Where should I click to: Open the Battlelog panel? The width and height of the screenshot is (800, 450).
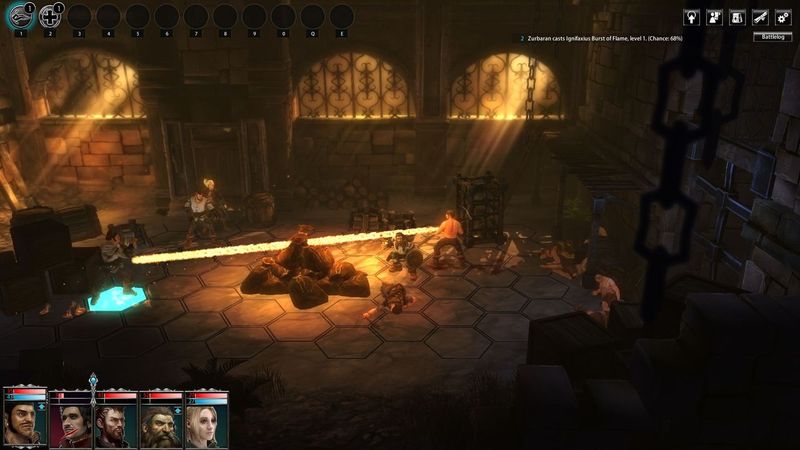pos(773,37)
